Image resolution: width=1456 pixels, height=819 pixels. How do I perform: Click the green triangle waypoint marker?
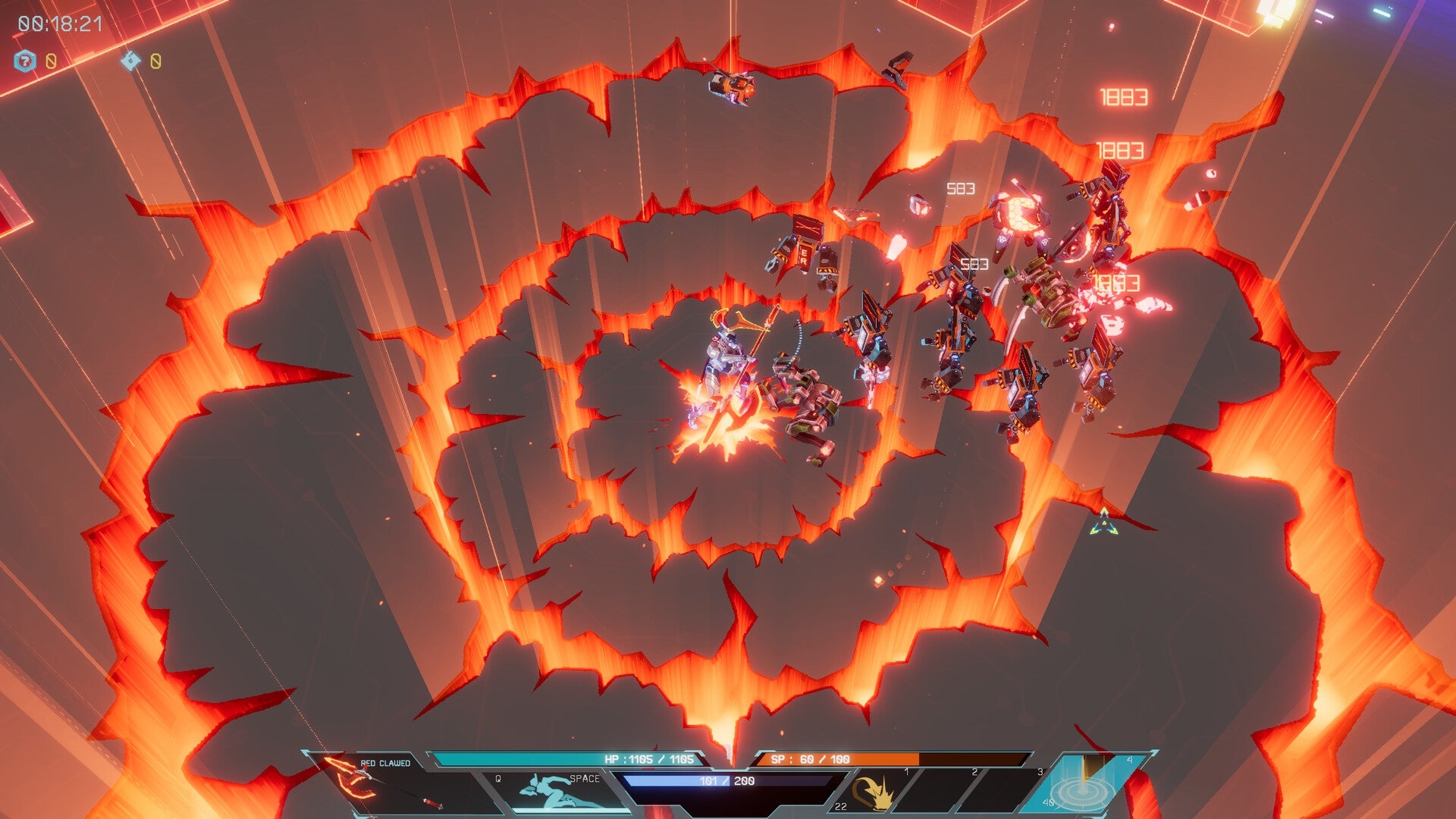click(x=1103, y=522)
